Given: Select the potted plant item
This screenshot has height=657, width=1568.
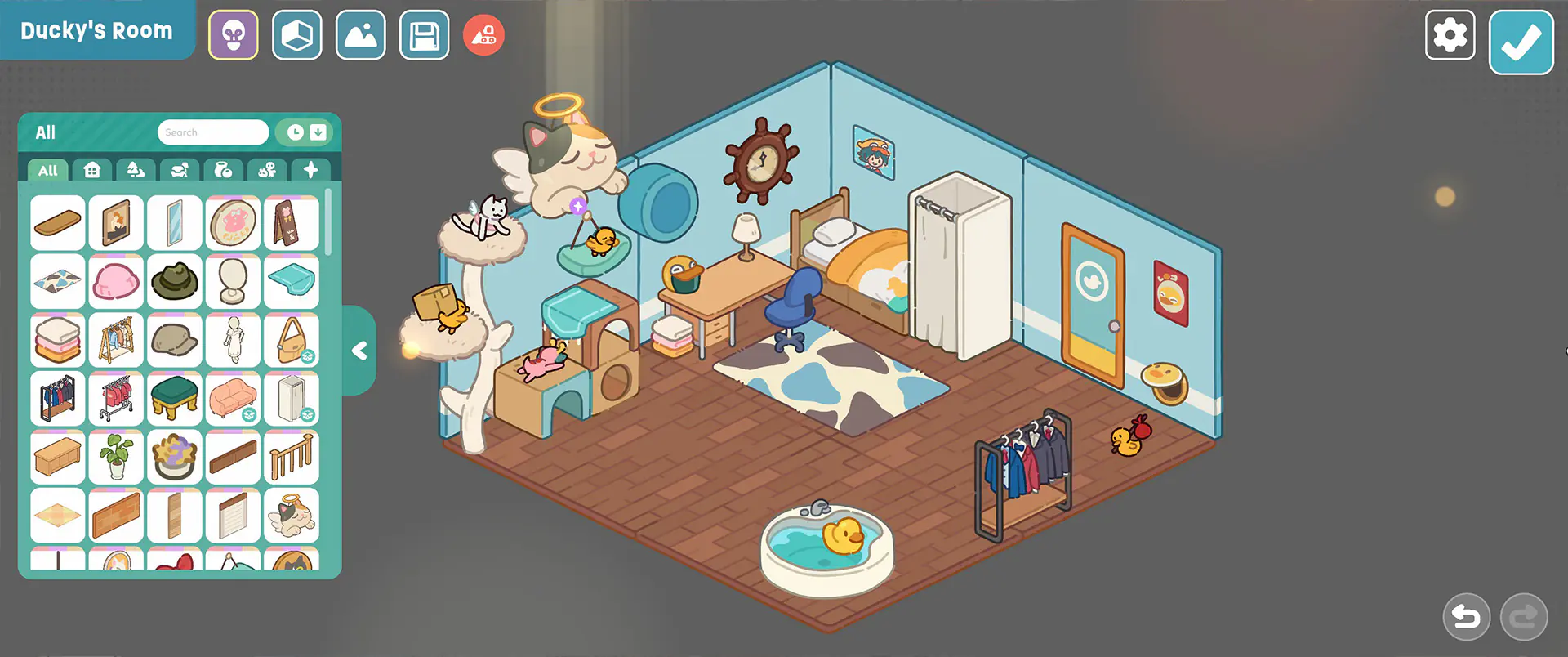Looking at the screenshot, I should [x=116, y=458].
